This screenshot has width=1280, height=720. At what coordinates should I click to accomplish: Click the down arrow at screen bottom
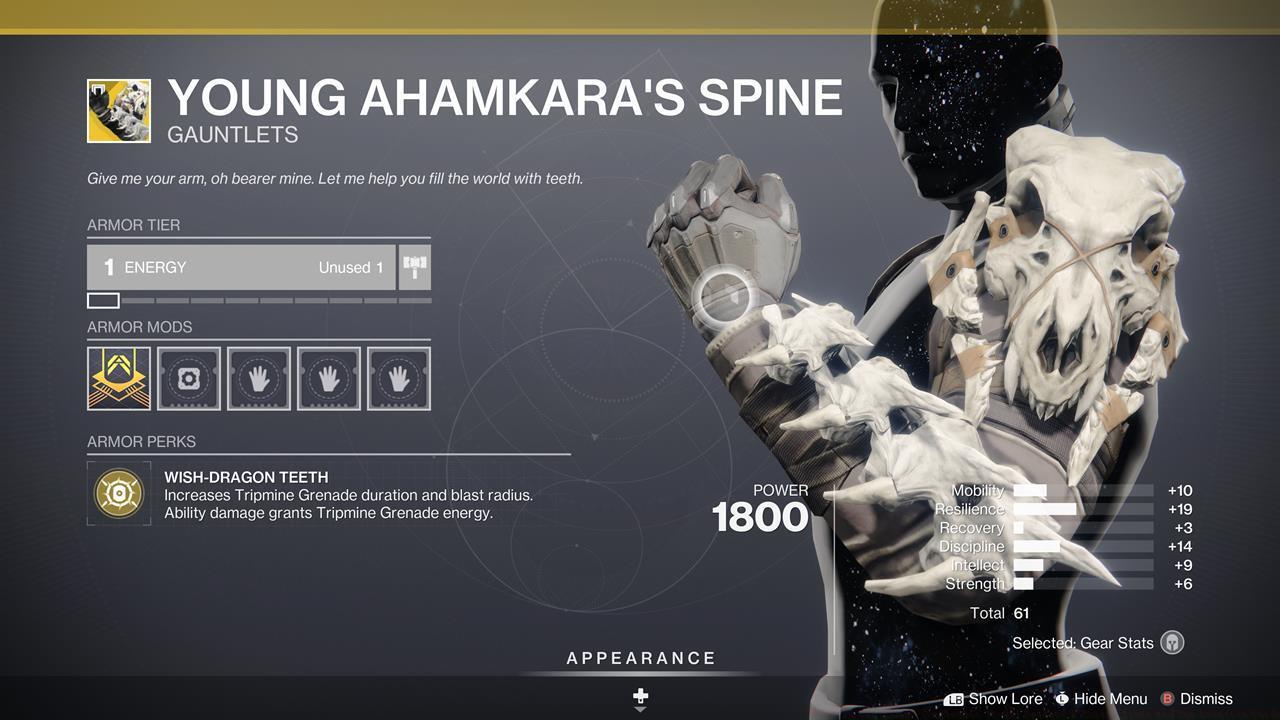[640, 712]
